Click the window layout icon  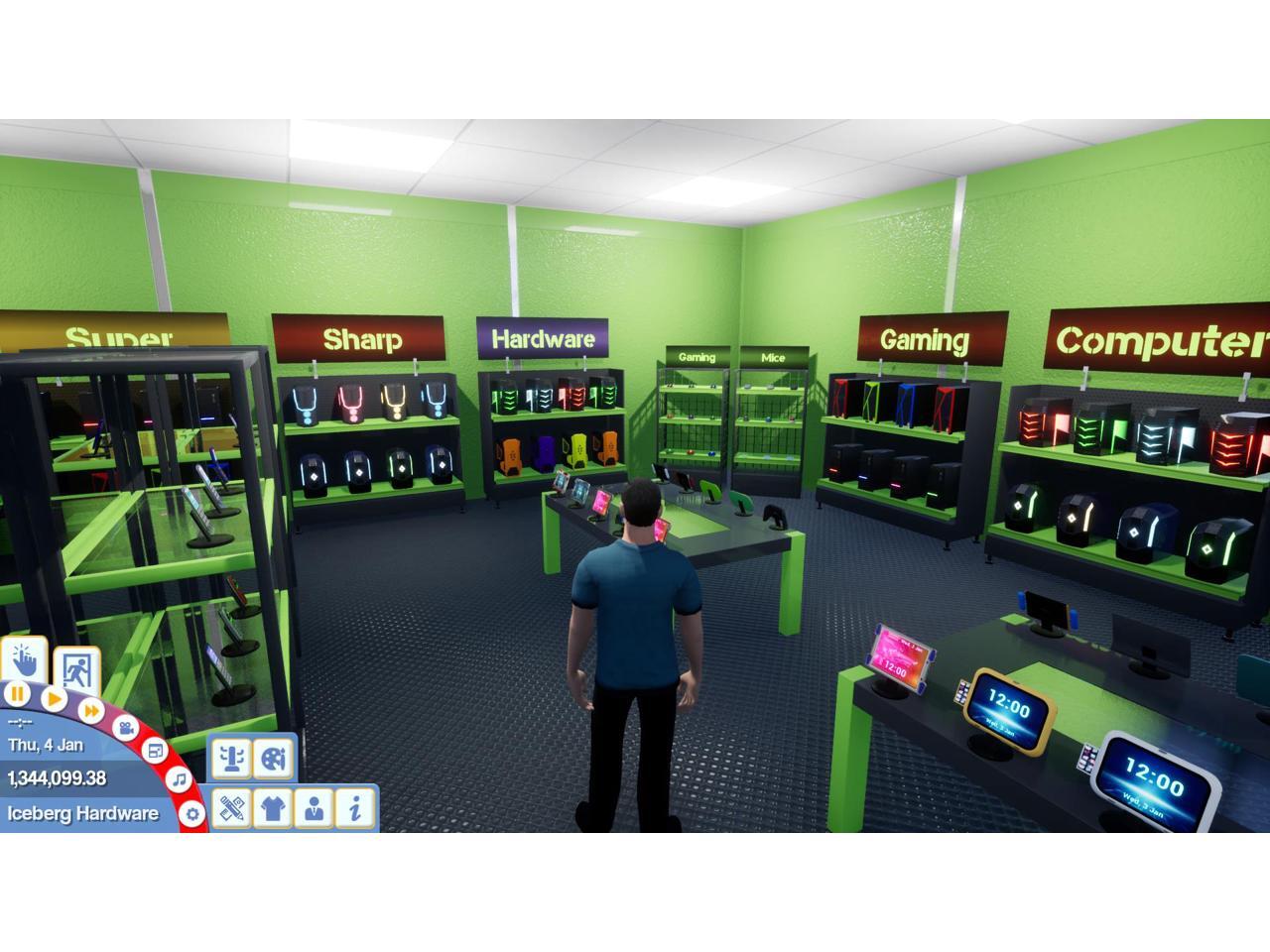click(x=156, y=751)
